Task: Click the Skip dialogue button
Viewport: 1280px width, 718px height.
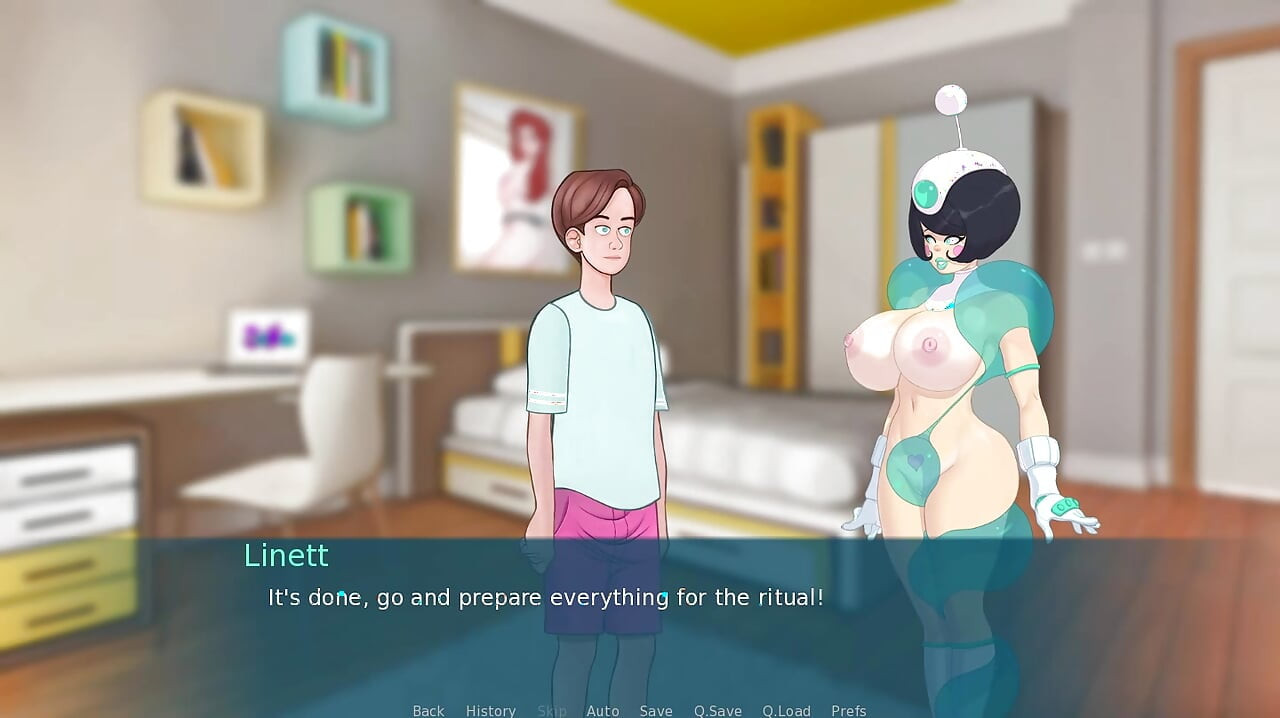Action: point(552,710)
